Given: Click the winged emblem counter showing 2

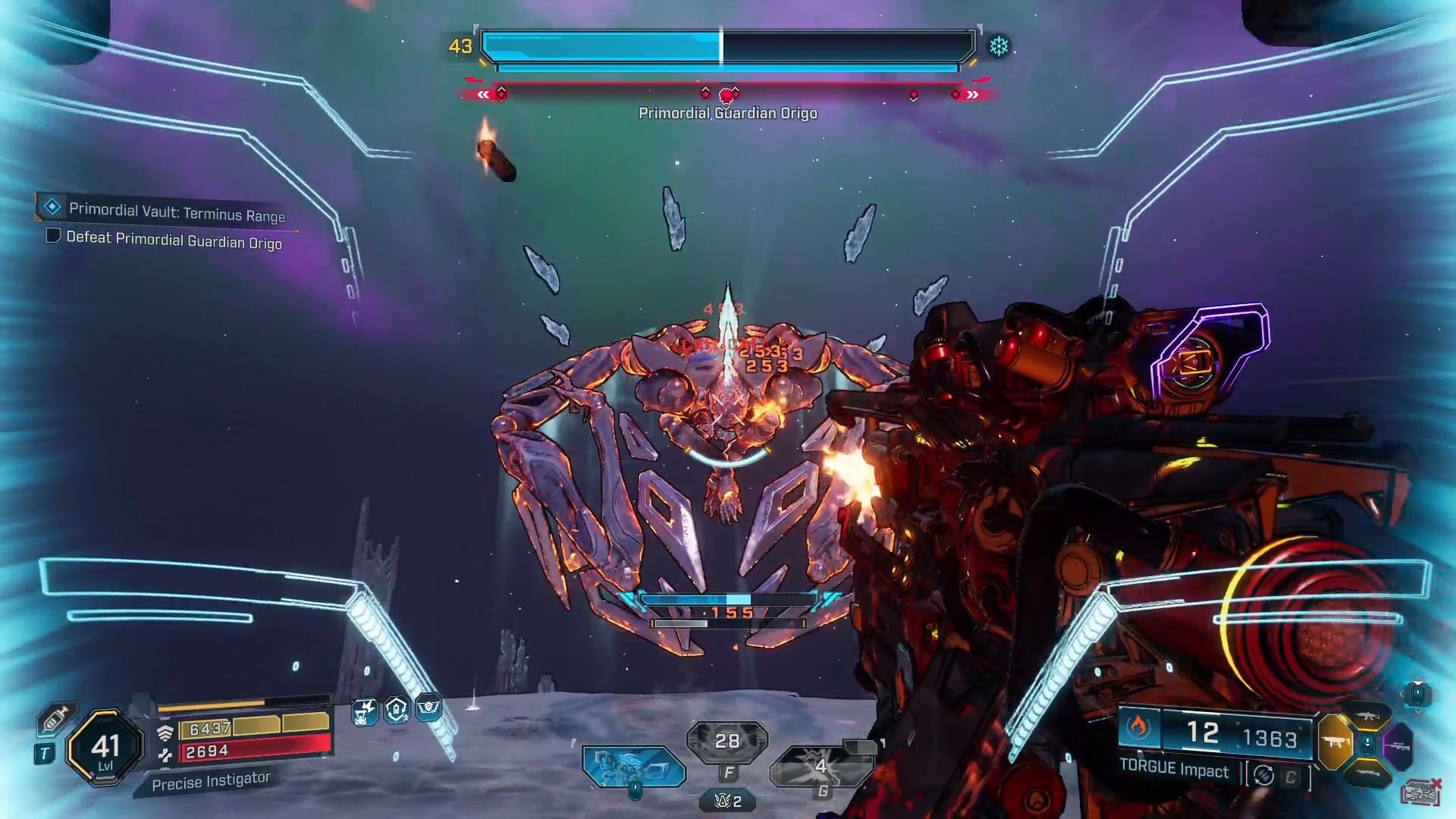Looking at the screenshot, I should pyautogui.click(x=727, y=801).
